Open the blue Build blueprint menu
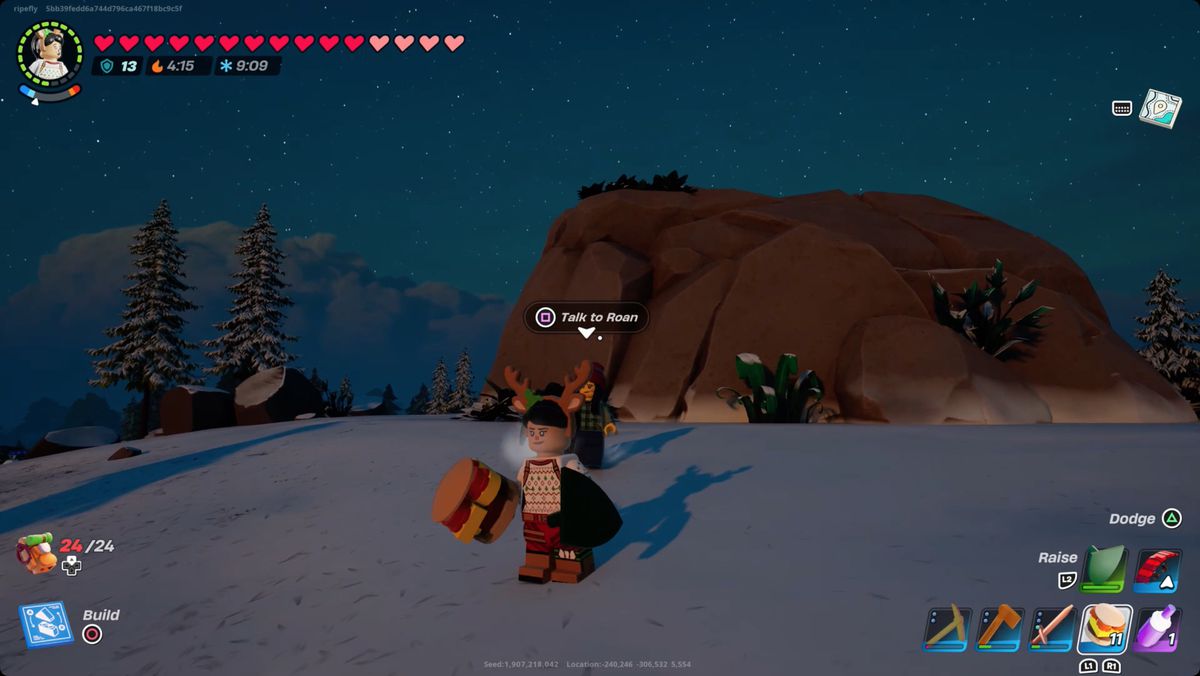The height and width of the screenshot is (676, 1200). point(46,625)
